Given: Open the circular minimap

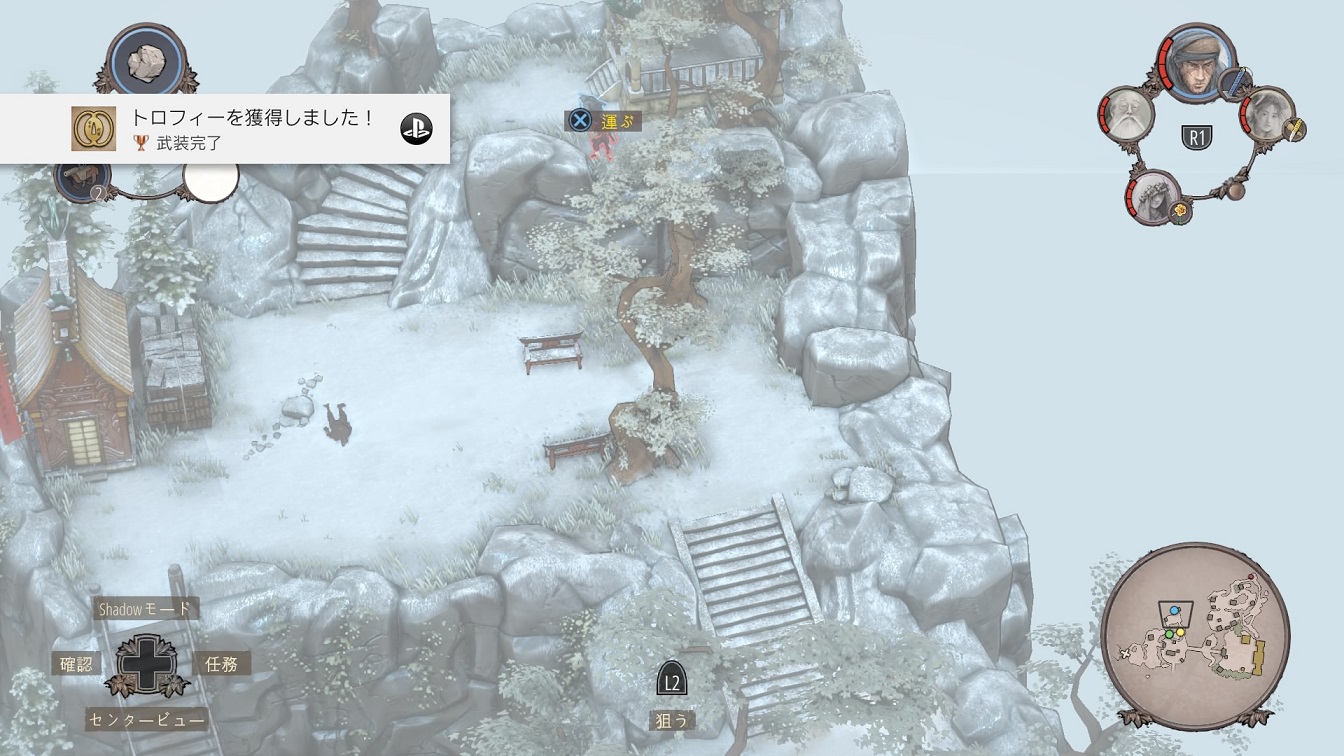Looking at the screenshot, I should coord(1195,634).
